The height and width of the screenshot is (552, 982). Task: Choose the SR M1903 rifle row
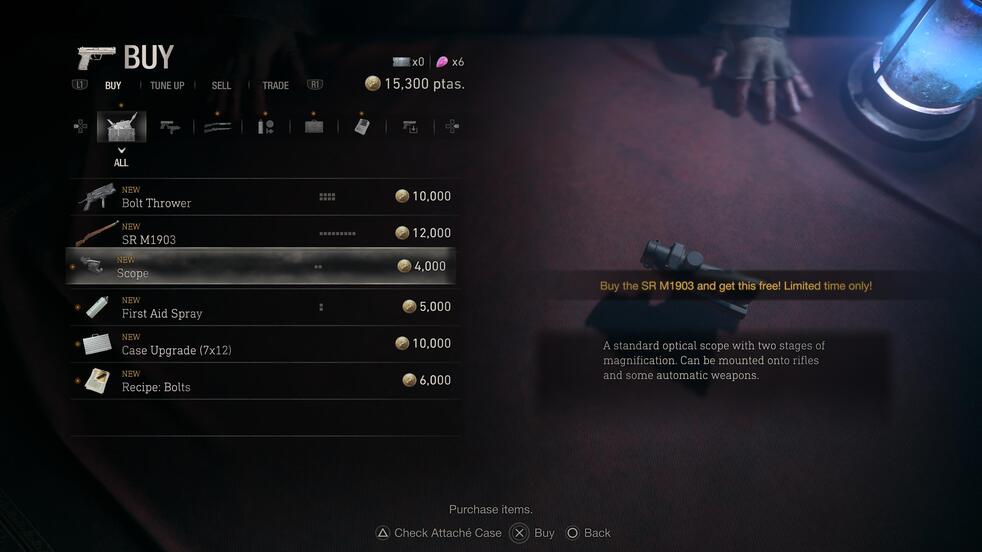265,233
